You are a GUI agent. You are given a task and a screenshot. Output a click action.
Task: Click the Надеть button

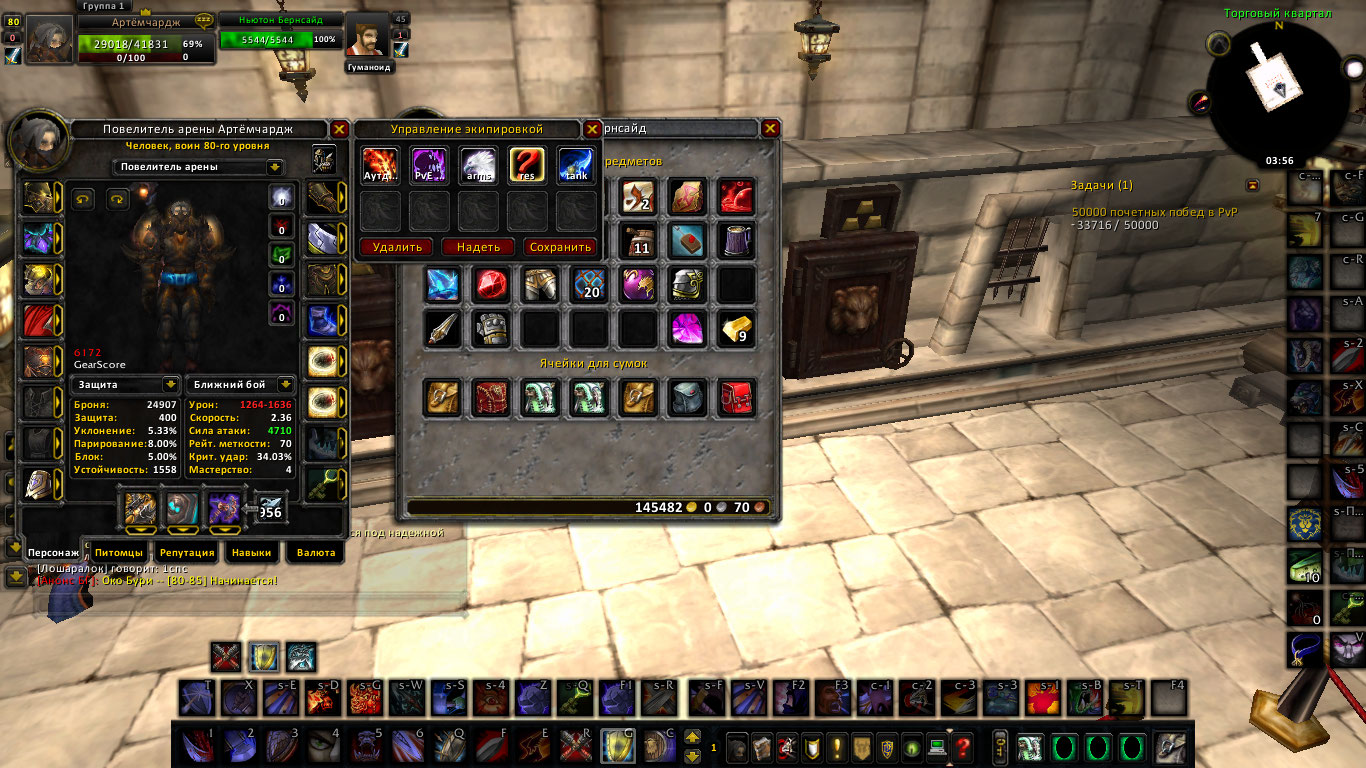pos(478,247)
